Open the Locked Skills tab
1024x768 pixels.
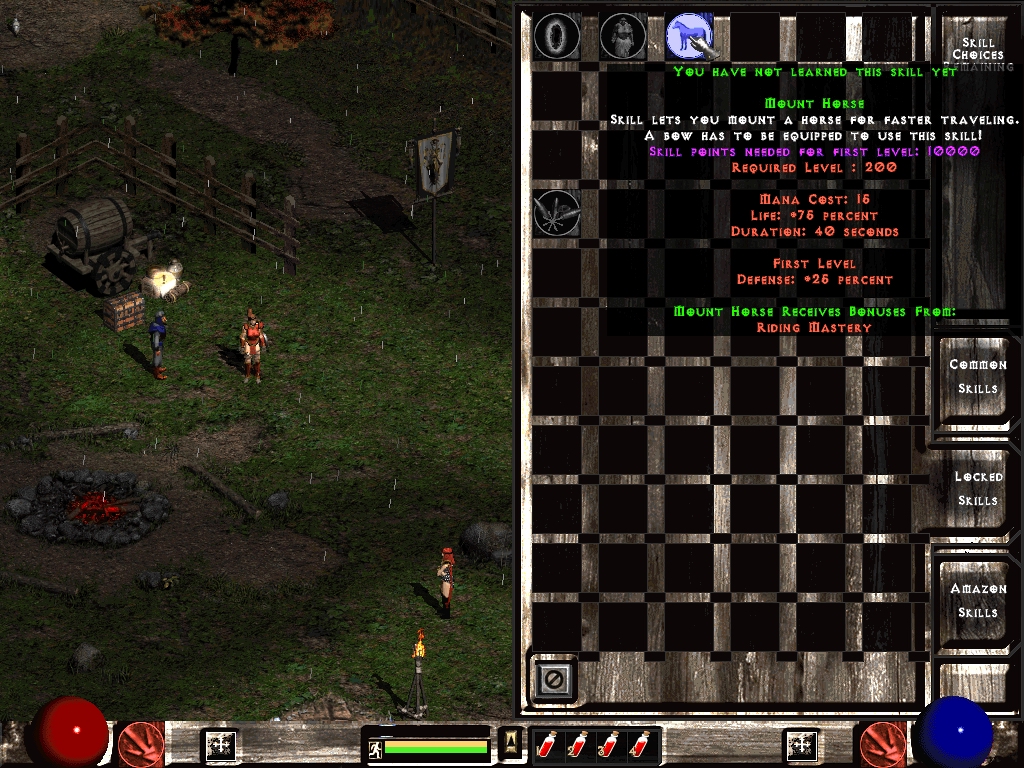coord(977,489)
